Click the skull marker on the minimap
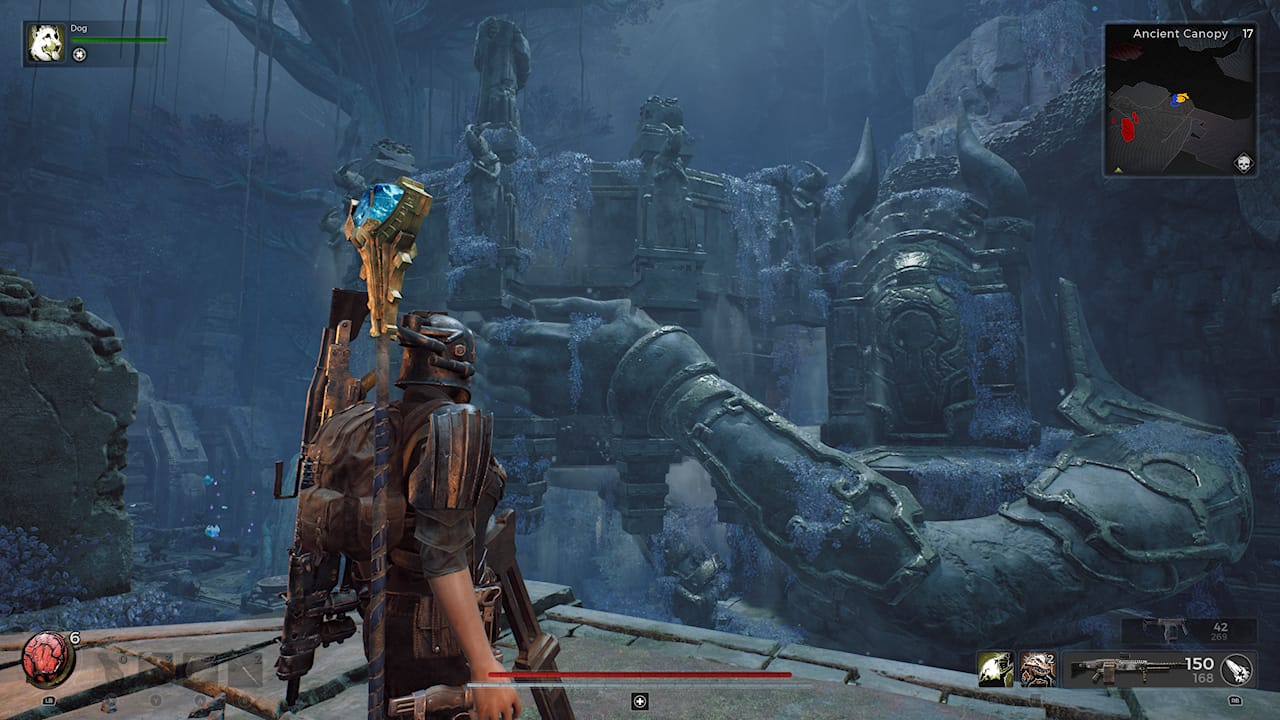Screen dimensions: 1280x720 click(x=1242, y=162)
